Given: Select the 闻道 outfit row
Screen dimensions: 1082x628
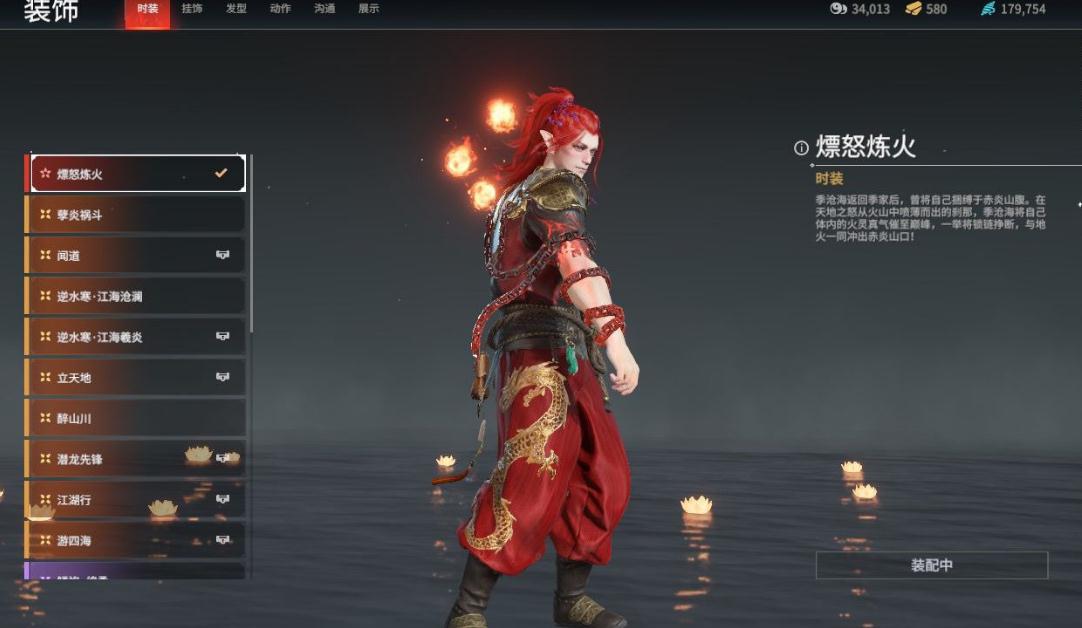Looking at the screenshot, I should pyautogui.click(x=137, y=256).
